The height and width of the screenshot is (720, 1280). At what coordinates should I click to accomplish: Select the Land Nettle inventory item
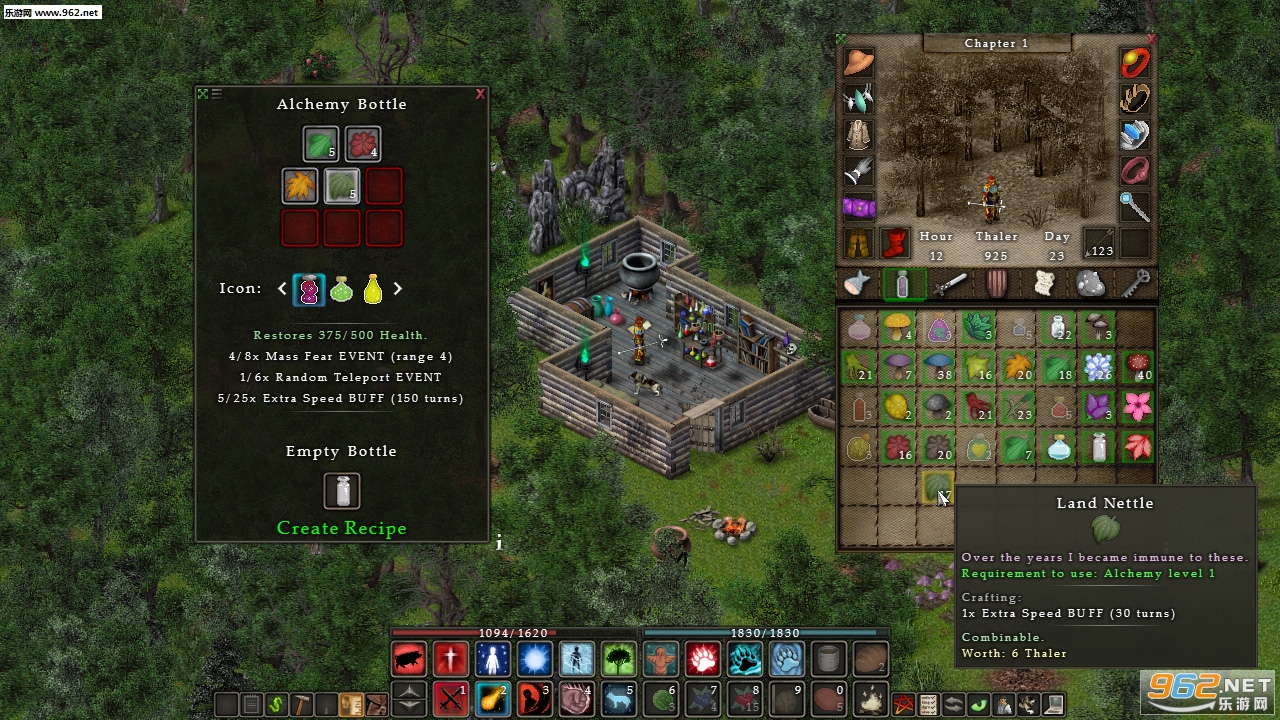[937, 487]
